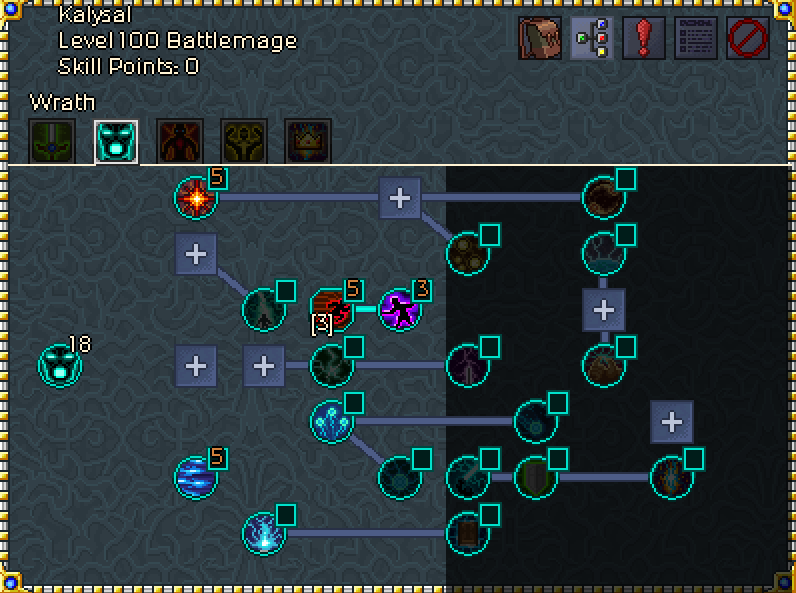Open the text list panel icon
This screenshot has height=593, width=796.
tap(696, 39)
